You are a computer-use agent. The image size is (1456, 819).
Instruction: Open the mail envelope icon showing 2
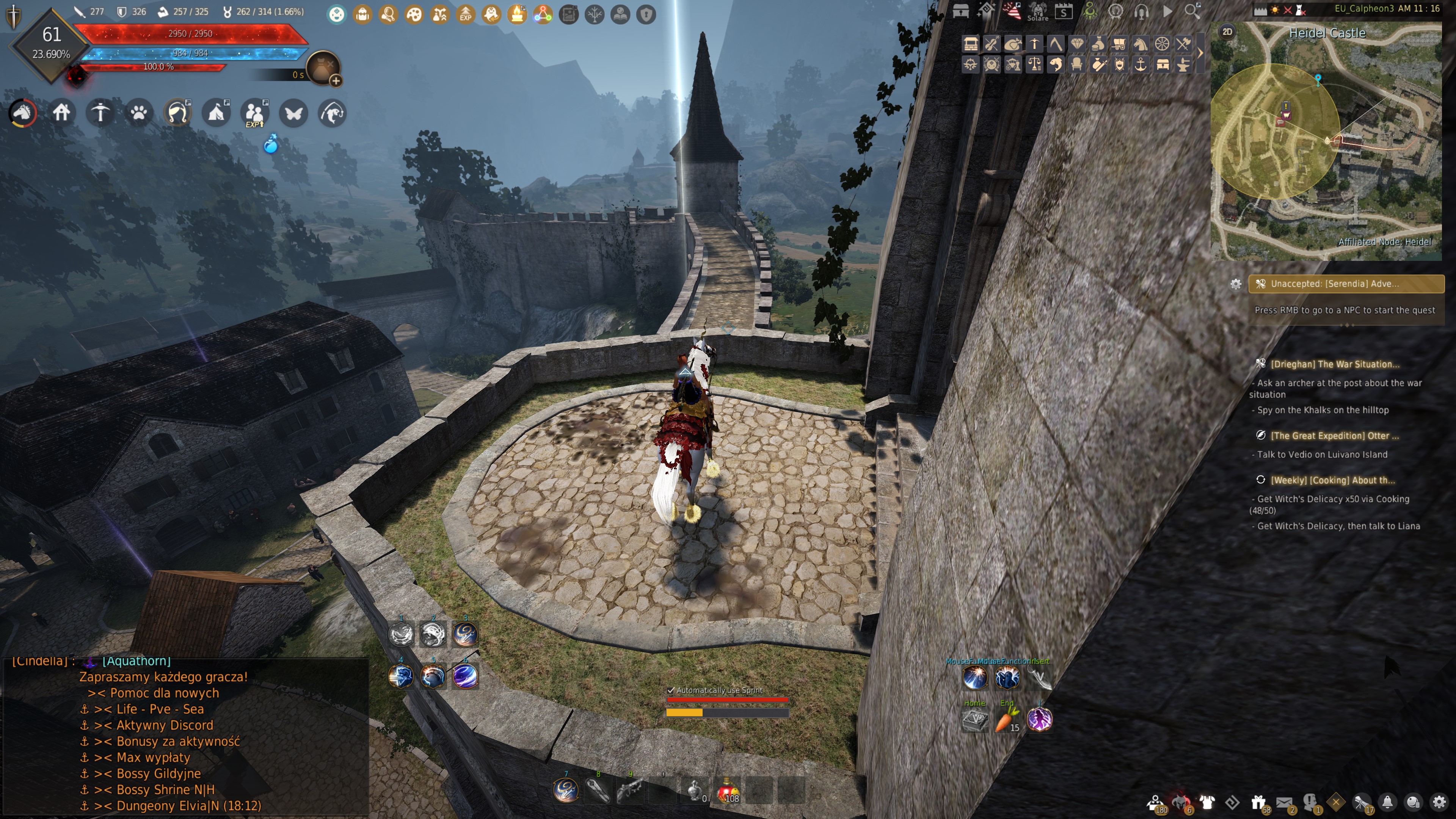coord(1285,802)
